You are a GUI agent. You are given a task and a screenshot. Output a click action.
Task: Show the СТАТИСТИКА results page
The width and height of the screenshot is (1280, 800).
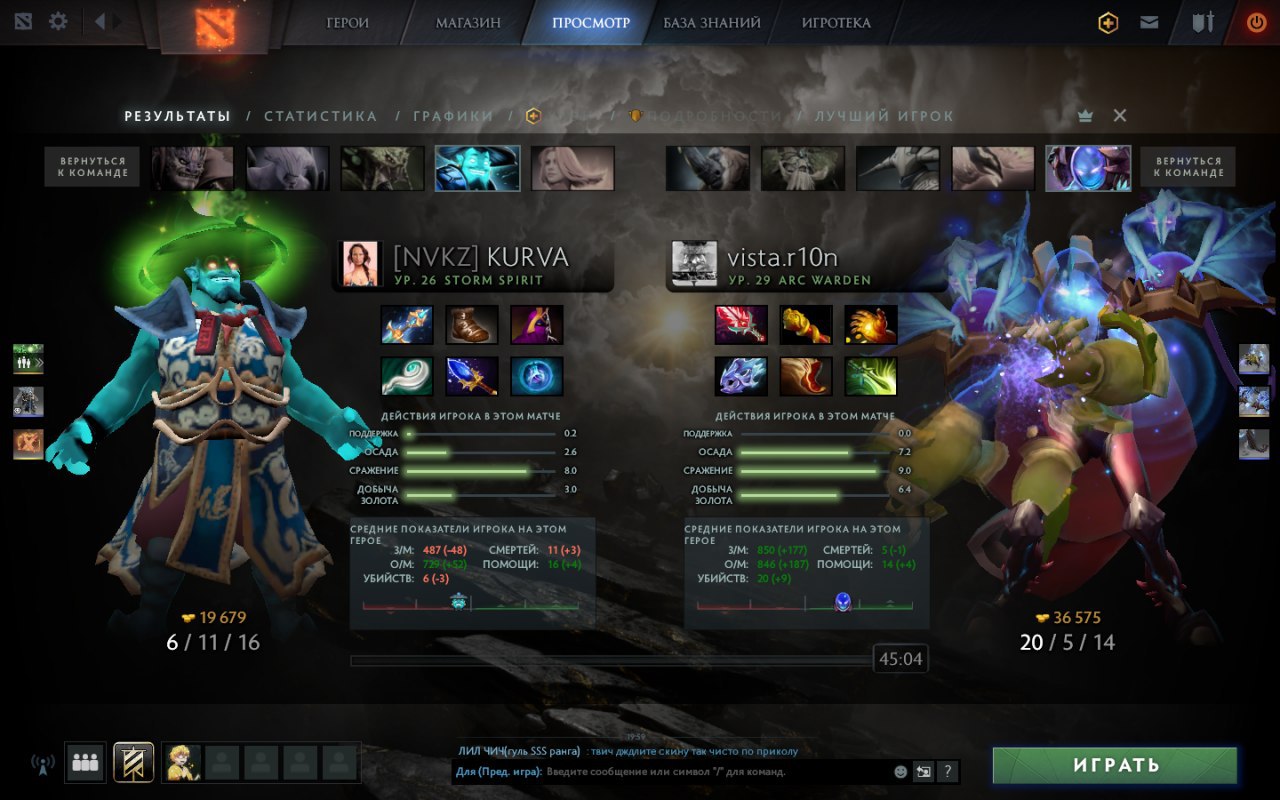coord(320,116)
